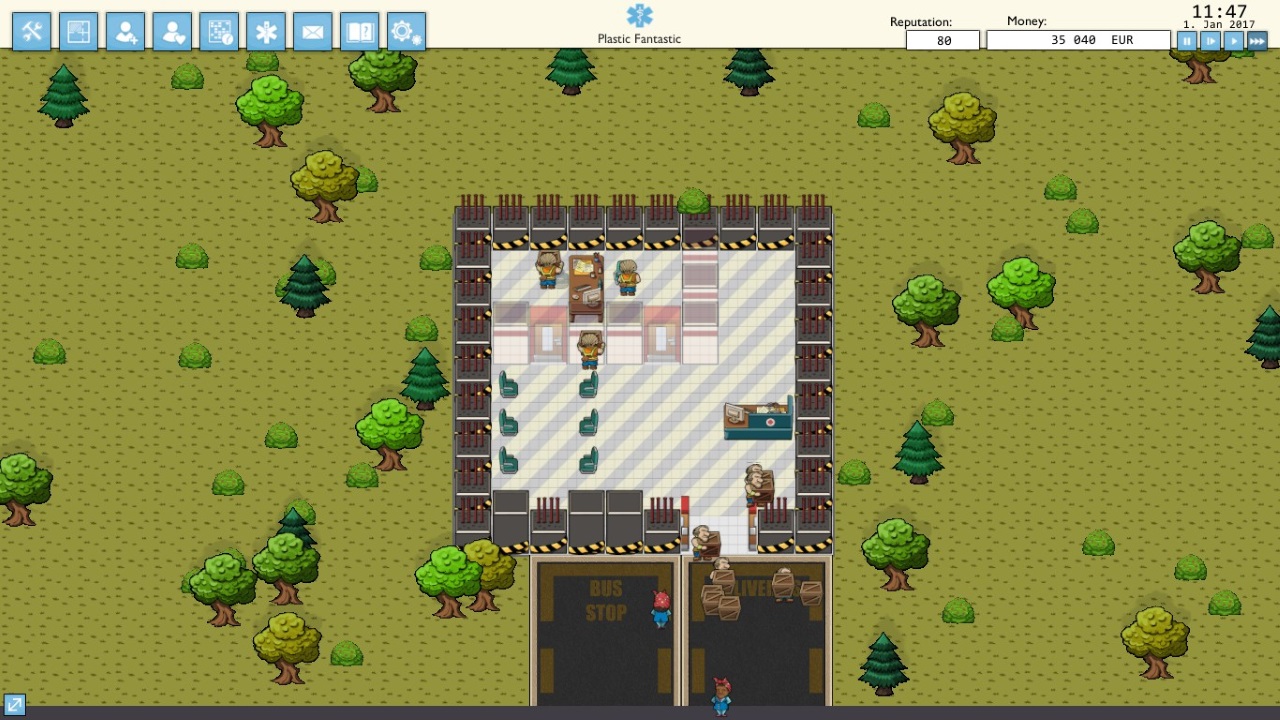Open the person-with-heart patients panel
This screenshot has height=720, width=1280.
(x=172, y=32)
